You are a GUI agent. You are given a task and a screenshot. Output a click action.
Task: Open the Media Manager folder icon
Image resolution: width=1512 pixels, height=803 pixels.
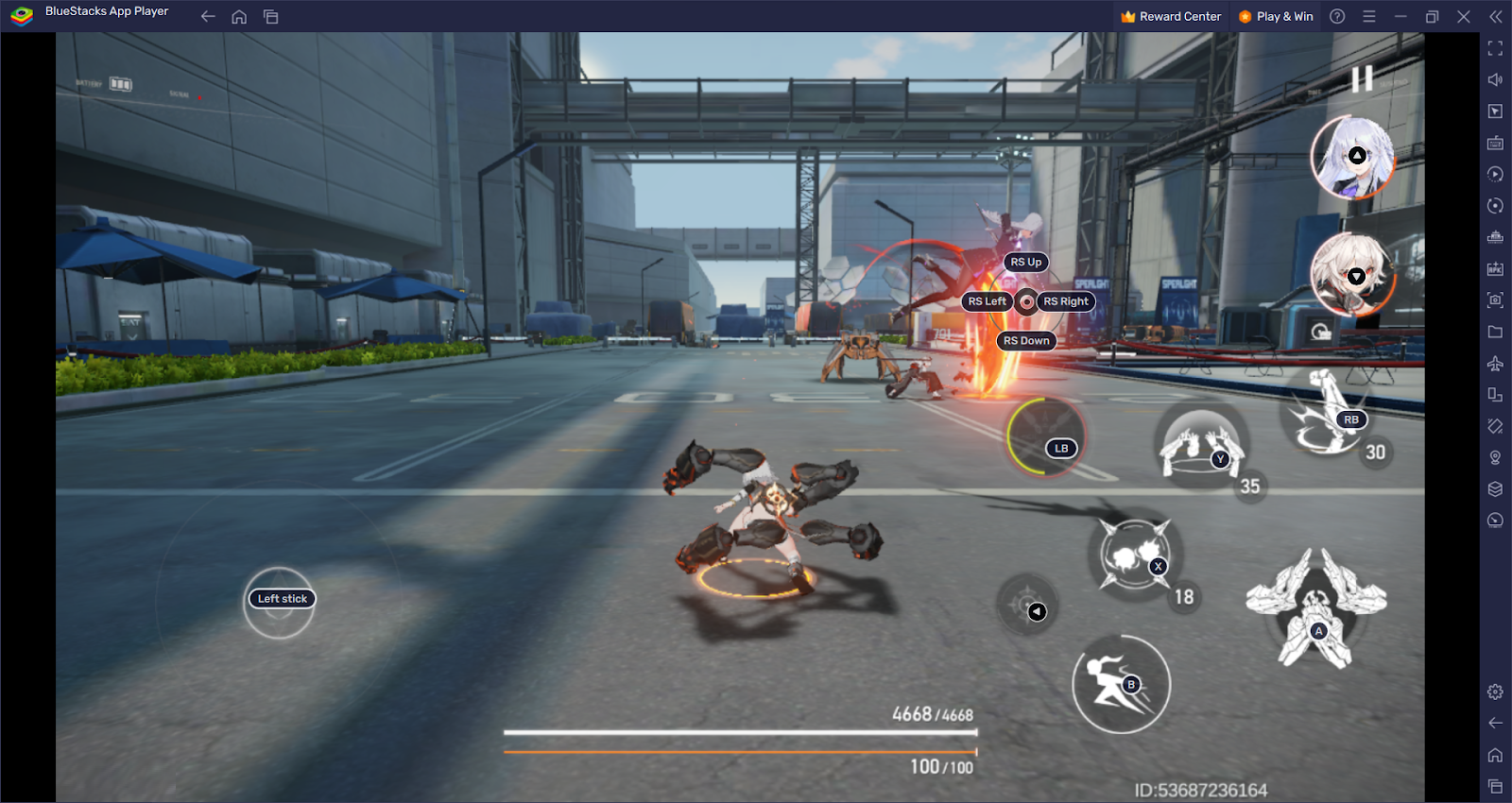[1496, 332]
